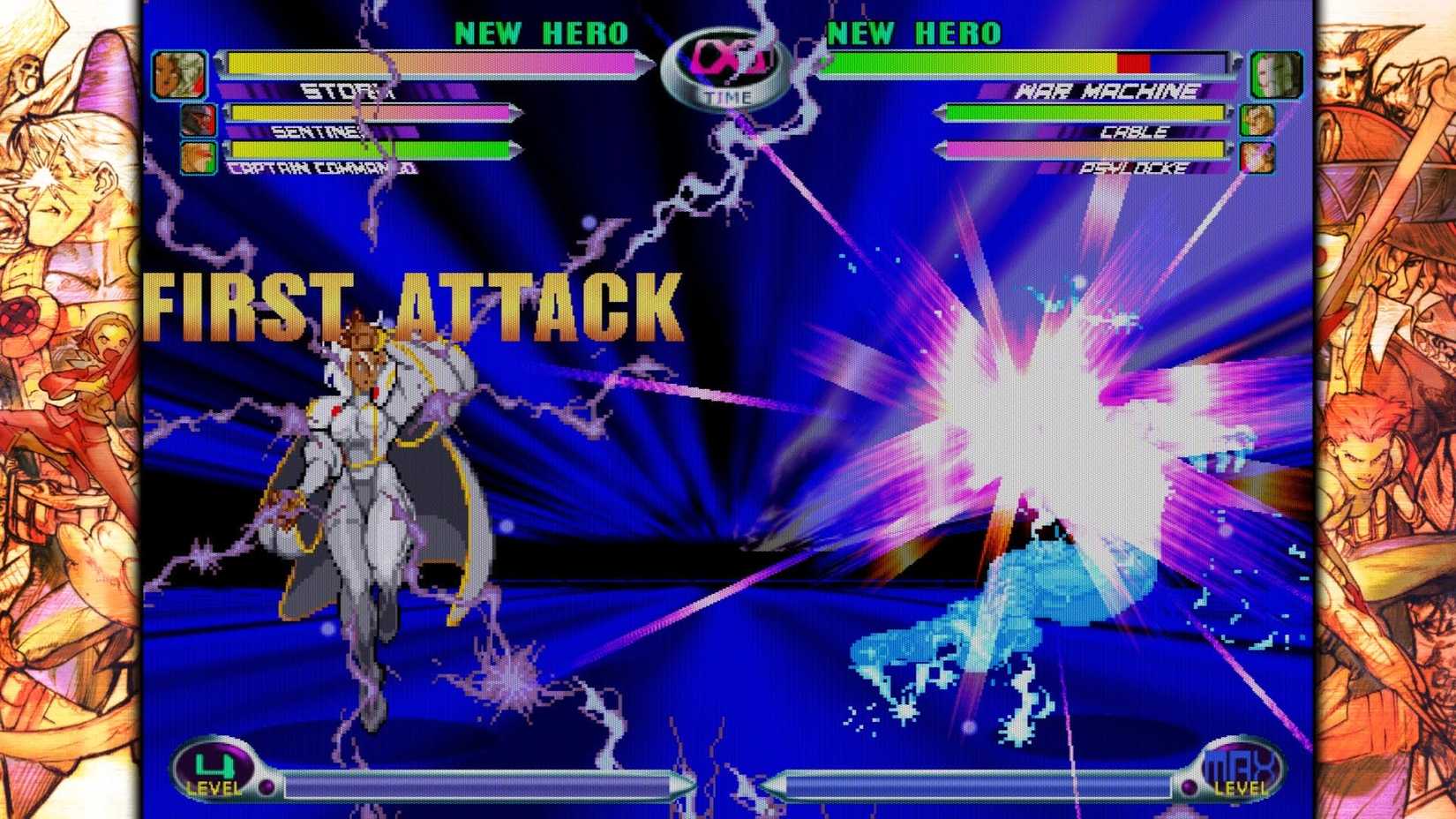
Task: Select Sentinel's assist portrait icon
Action: click(x=199, y=119)
